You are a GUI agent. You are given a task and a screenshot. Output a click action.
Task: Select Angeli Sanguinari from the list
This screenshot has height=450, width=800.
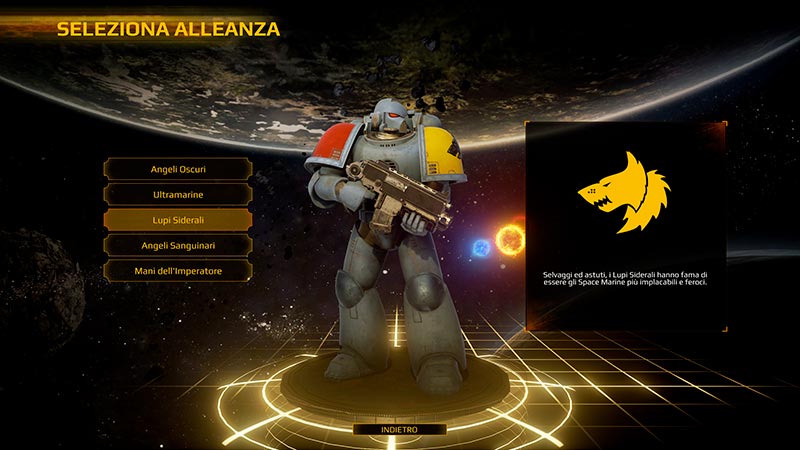[x=177, y=245]
